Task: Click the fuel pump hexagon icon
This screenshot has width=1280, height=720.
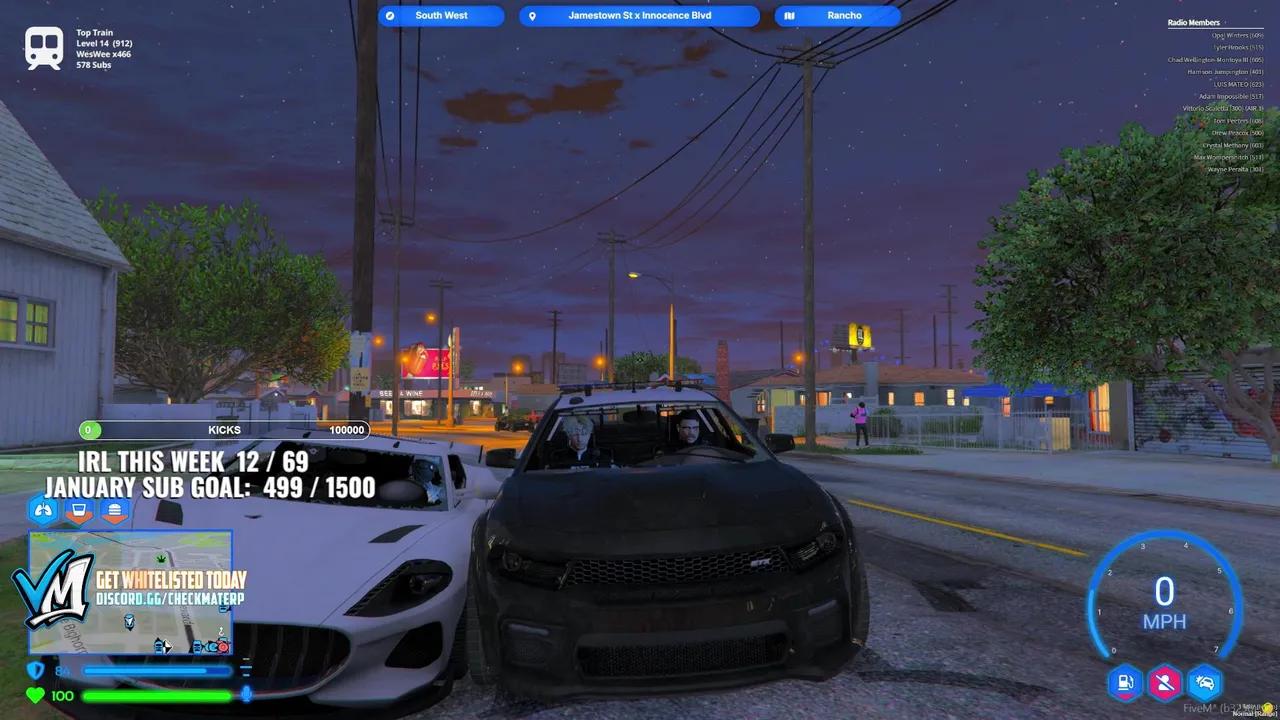Action: pyautogui.click(x=1125, y=683)
